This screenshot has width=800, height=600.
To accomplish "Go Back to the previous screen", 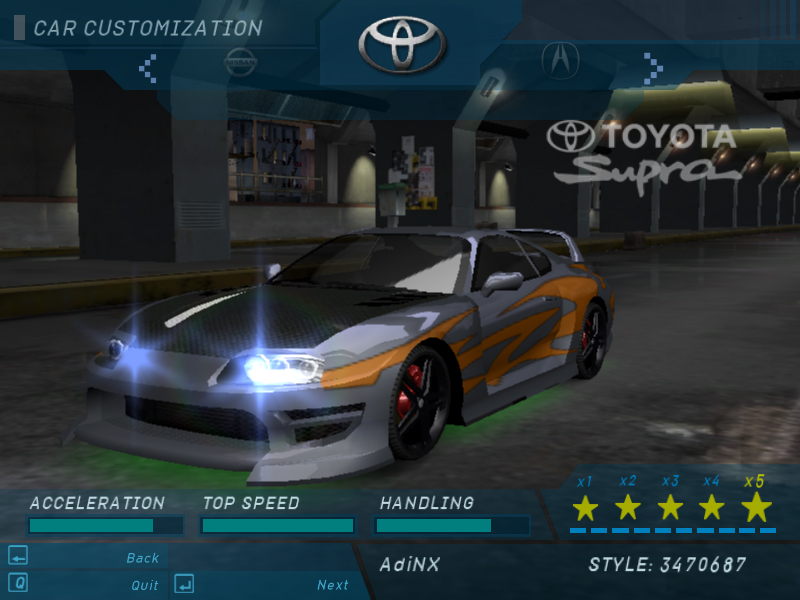I will tap(142, 558).
